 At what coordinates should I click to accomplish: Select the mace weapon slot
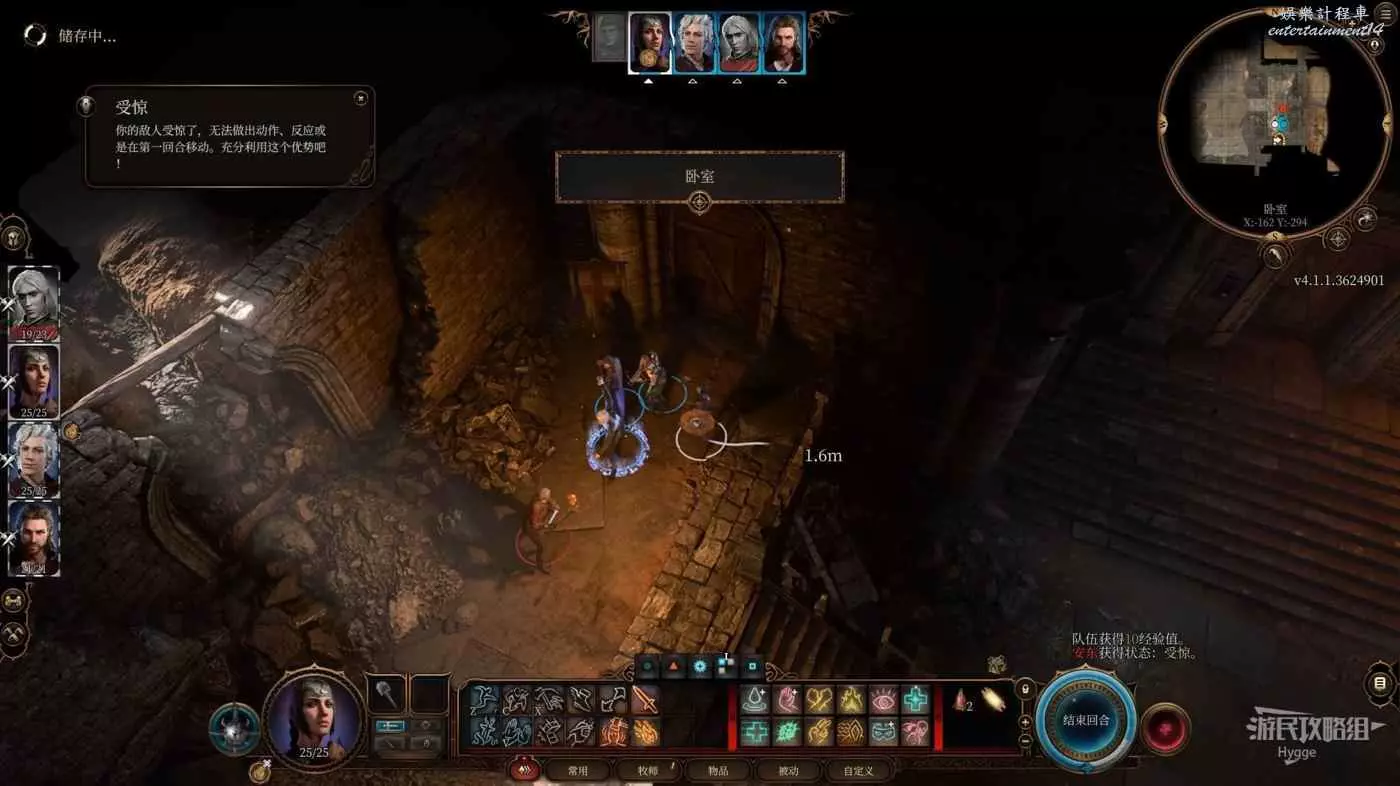(386, 693)
